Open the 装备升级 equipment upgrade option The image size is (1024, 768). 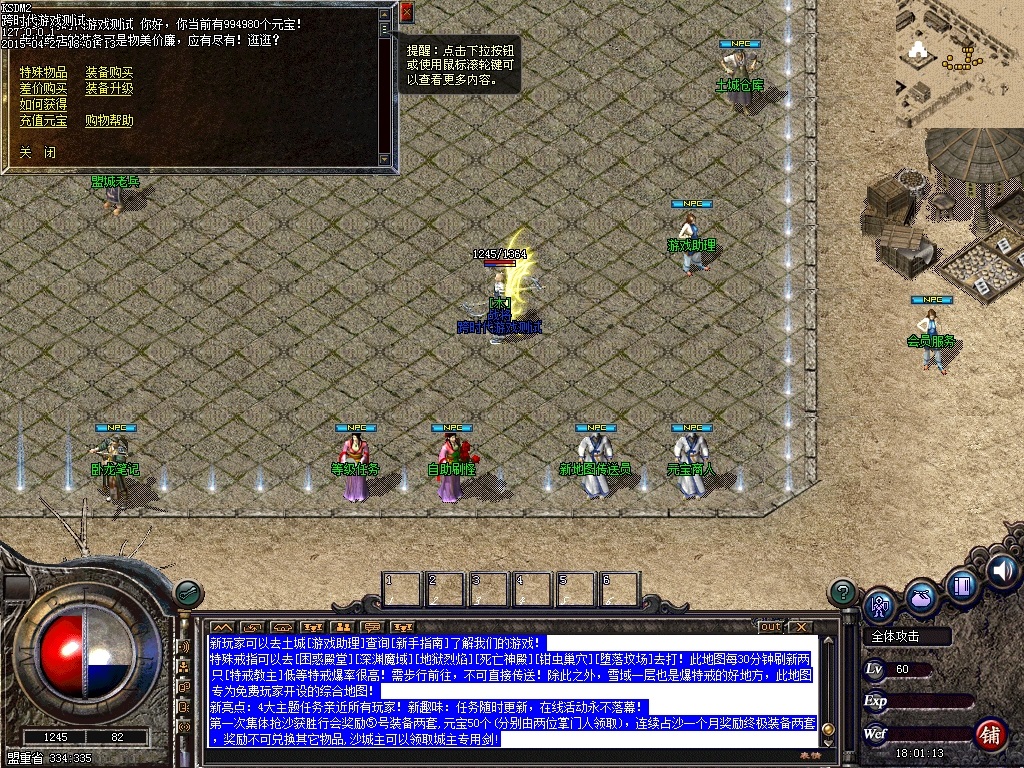coord(109,89)
